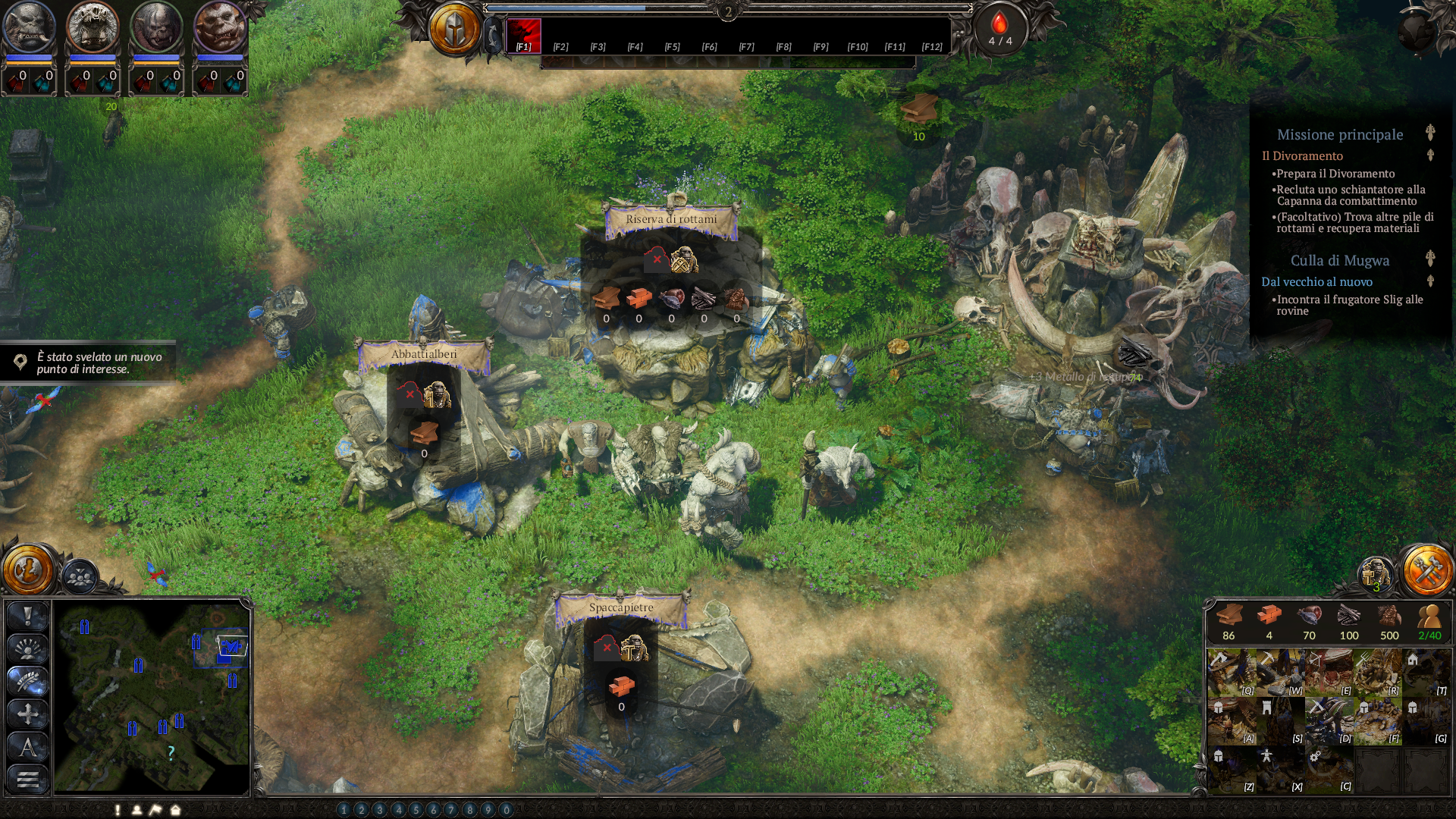The image size is (1456, 819).
Task: Toggle the exclamation quest filter beside minimap
Action: pos(27,616)
